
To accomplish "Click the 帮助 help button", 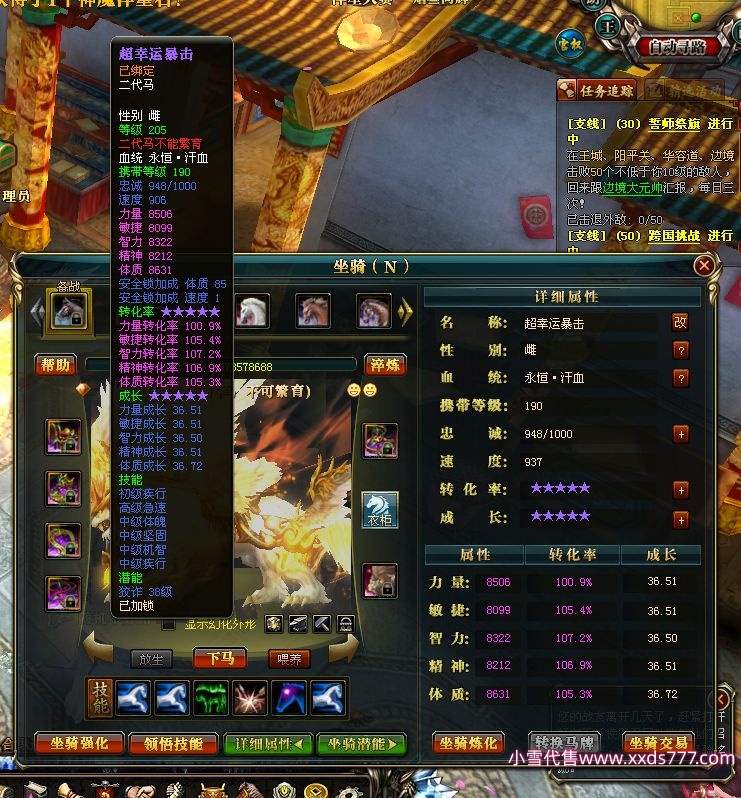I will coord(56,365).
